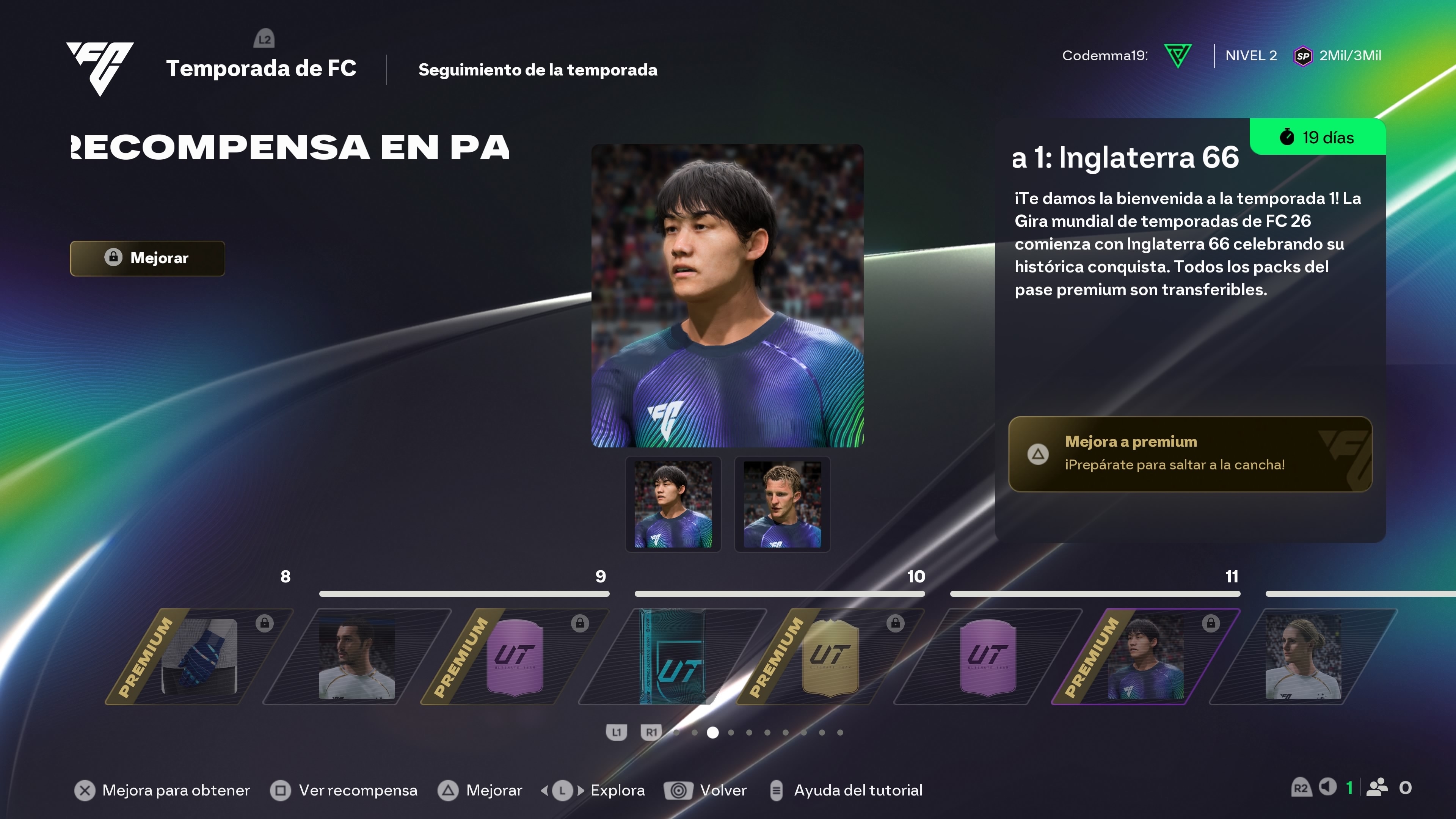This screenshot has width=1456, height=819.
Task: Select the teal UT pack reward
Action: coord(672,656)
